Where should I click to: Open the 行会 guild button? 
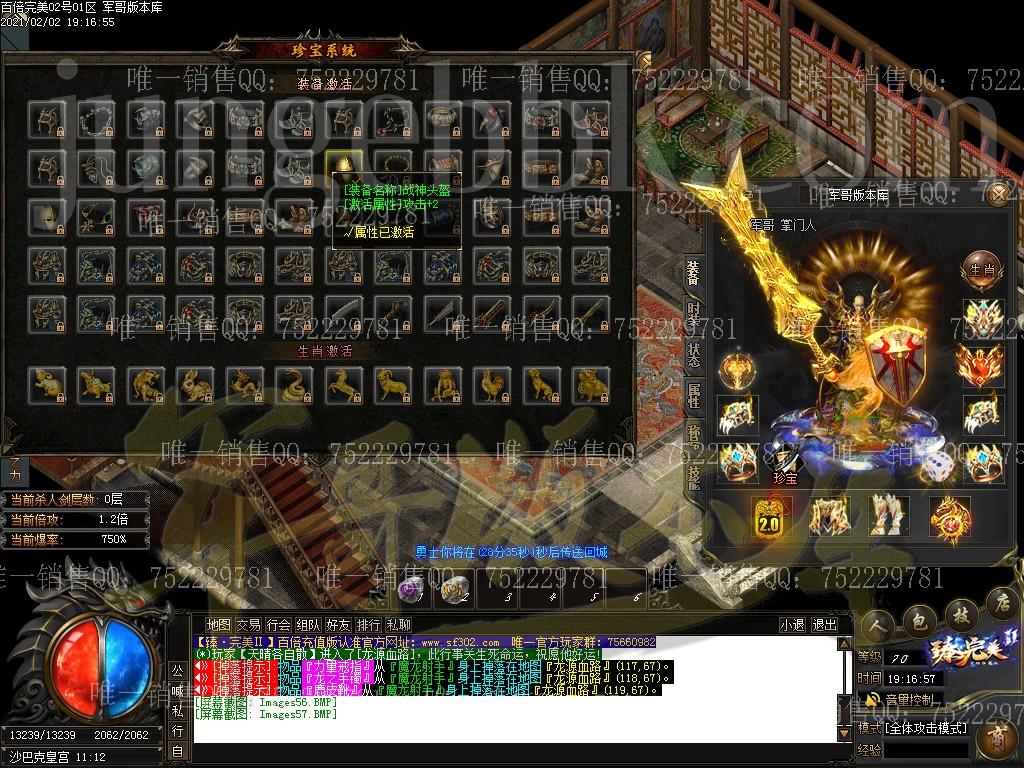tap(278, 625)
